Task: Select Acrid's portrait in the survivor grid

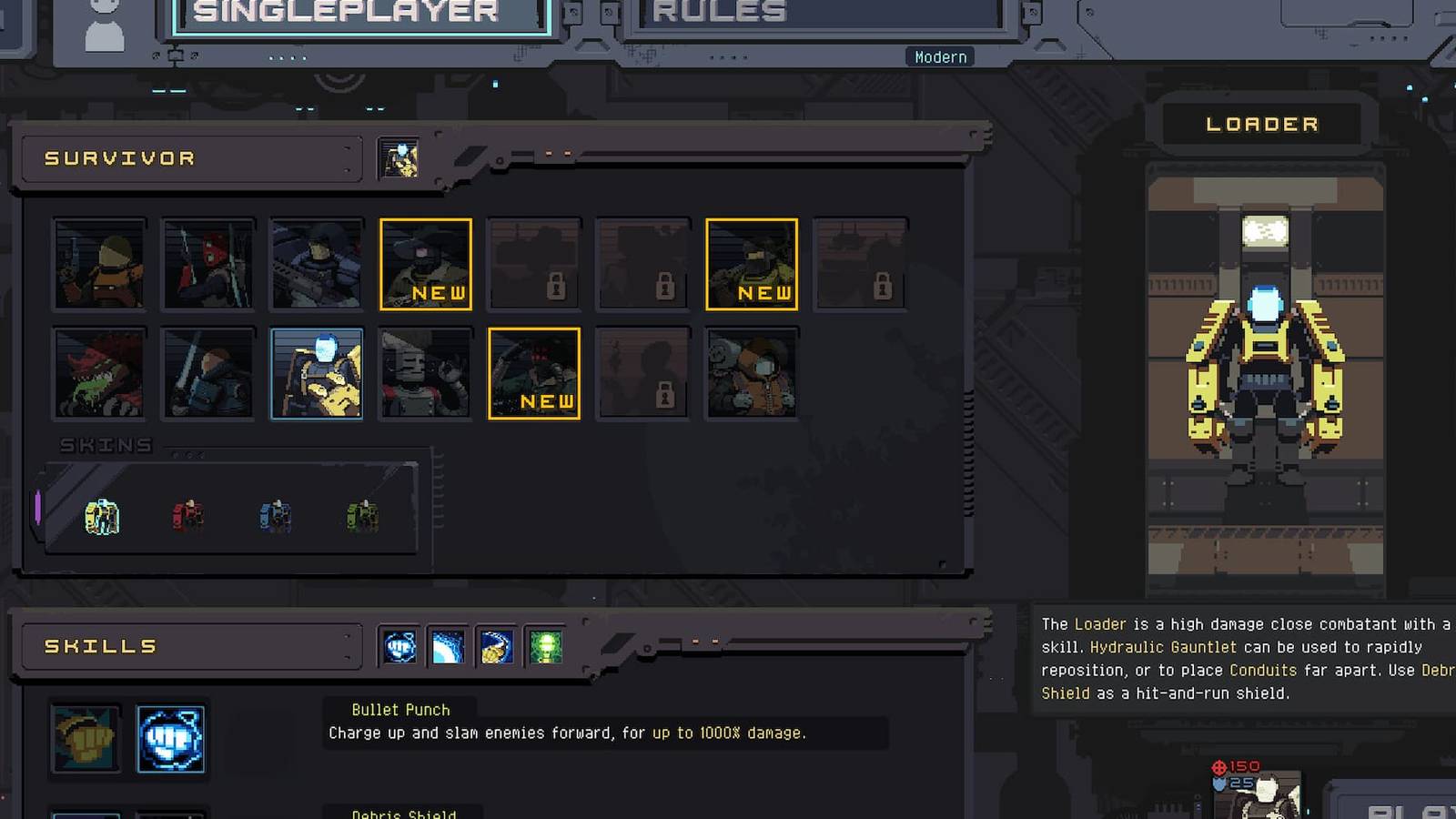Action: [98, 373]
